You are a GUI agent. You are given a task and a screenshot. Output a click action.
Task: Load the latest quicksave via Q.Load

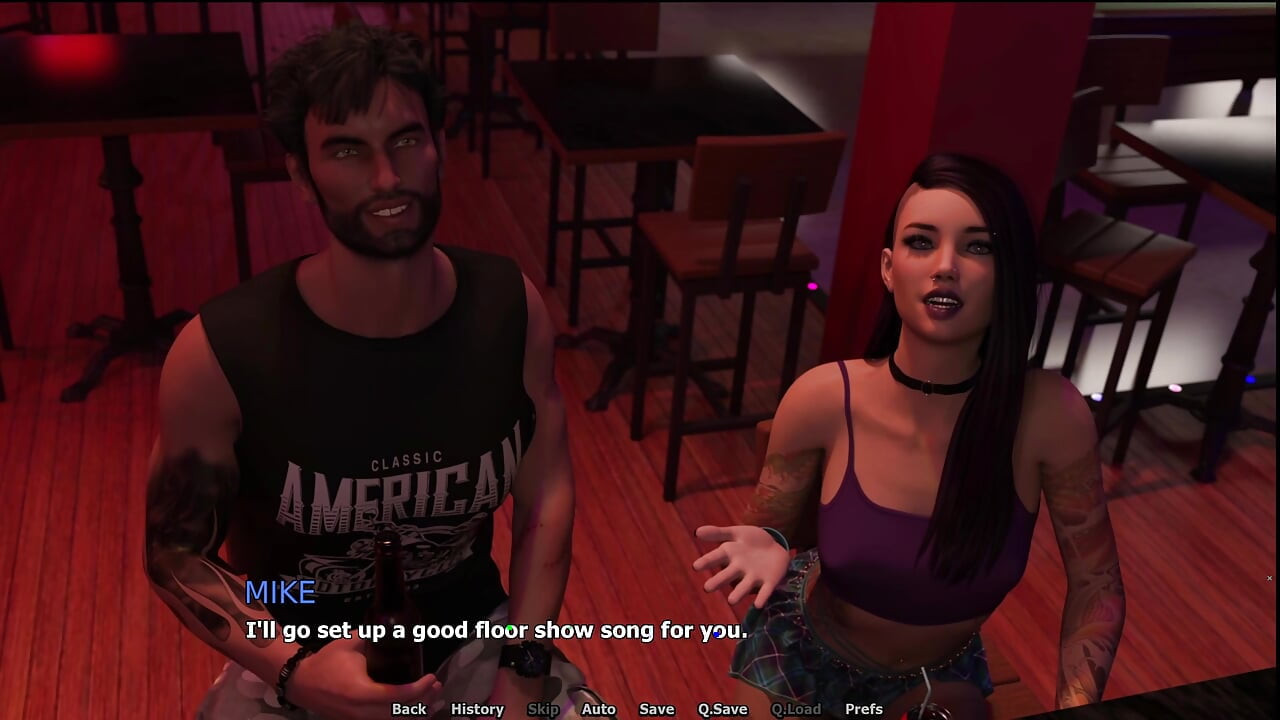click(792, 709)
